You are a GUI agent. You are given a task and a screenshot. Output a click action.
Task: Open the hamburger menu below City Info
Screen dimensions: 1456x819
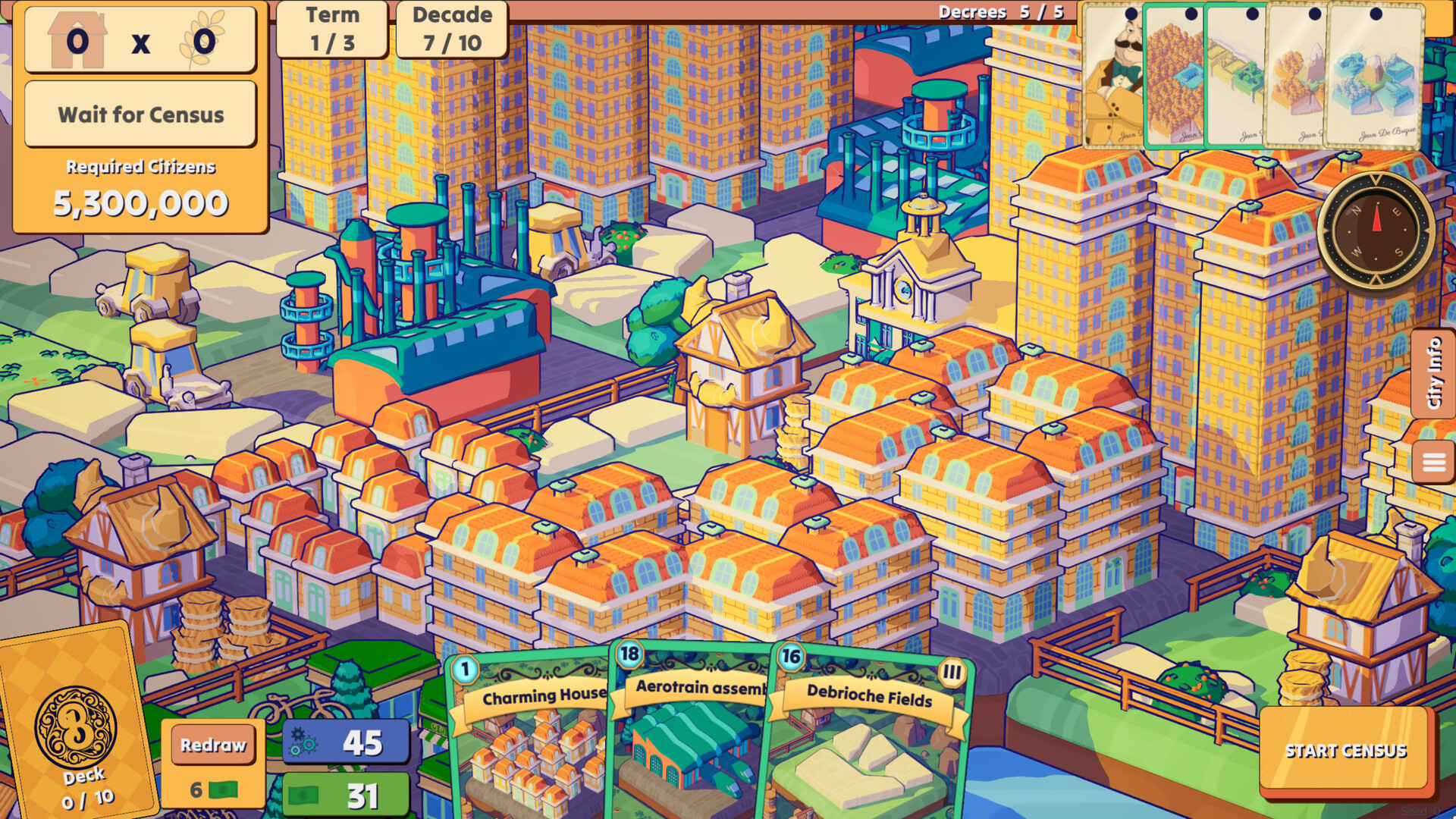[x=1433, y=458]
